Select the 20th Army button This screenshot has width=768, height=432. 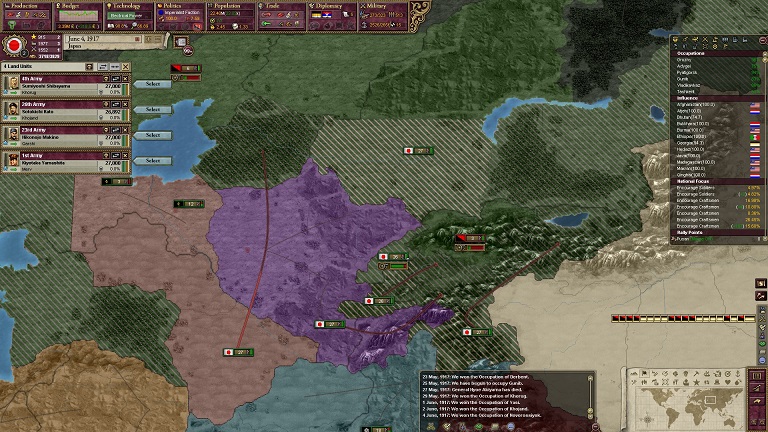153,109
